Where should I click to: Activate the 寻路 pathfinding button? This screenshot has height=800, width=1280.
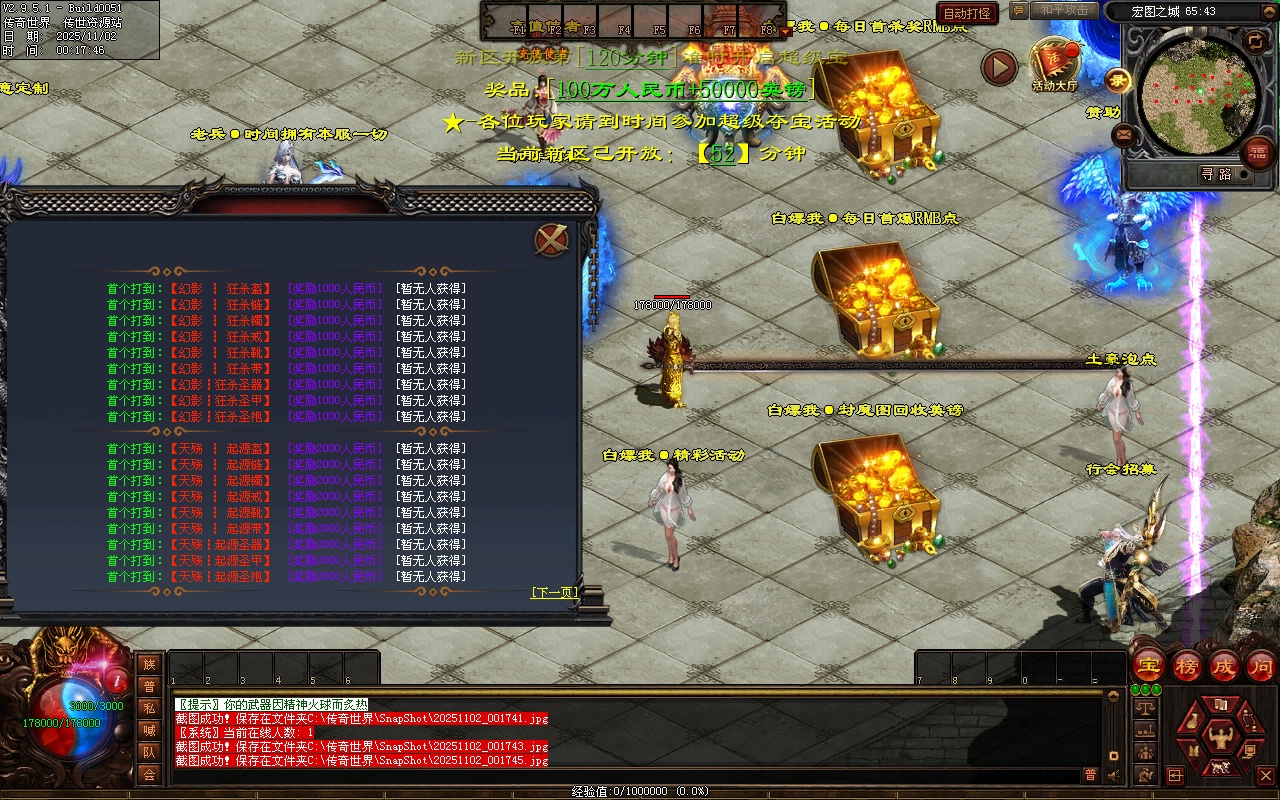point(1216,174)
